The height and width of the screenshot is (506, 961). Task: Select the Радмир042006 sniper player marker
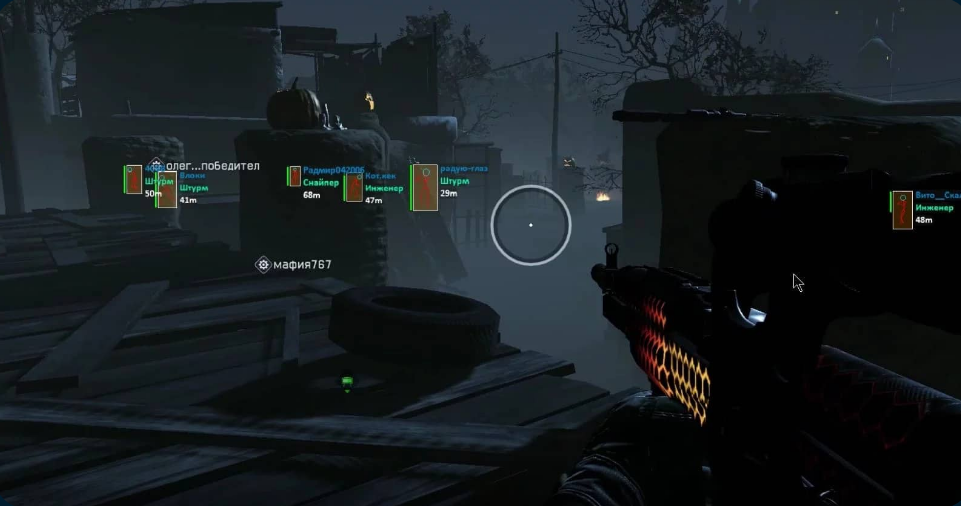(295, 177)
